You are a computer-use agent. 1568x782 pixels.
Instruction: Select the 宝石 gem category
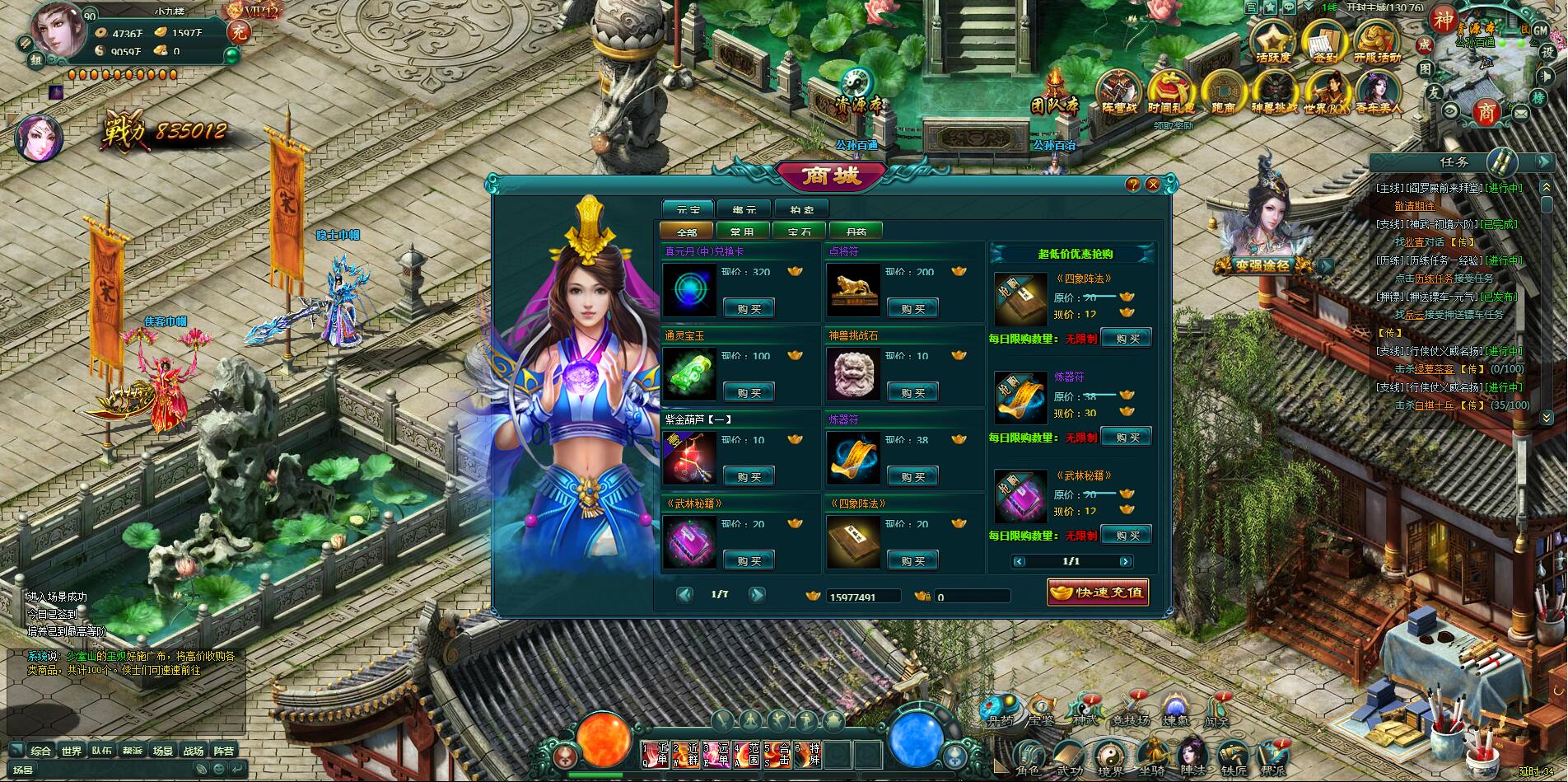[799, 232]
